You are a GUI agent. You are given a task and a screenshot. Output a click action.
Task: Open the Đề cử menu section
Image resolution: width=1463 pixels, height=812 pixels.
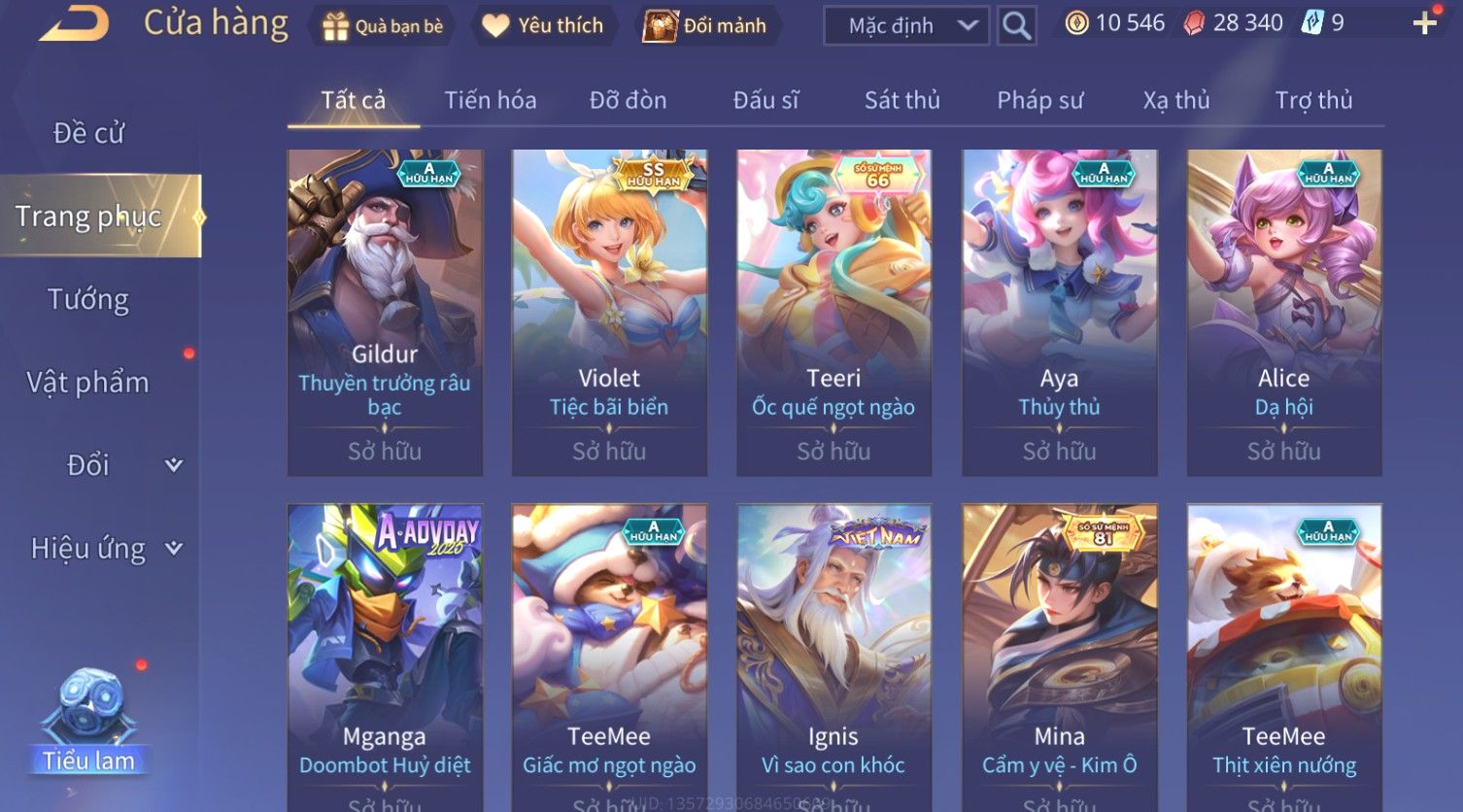[88, 133]
